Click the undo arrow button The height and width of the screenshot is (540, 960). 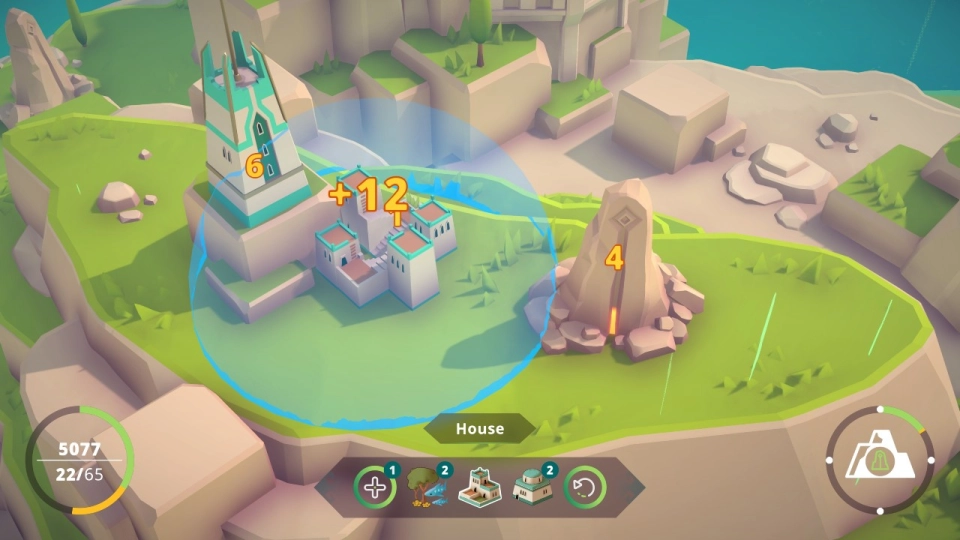pyautogui.click(x=584, y=488)
